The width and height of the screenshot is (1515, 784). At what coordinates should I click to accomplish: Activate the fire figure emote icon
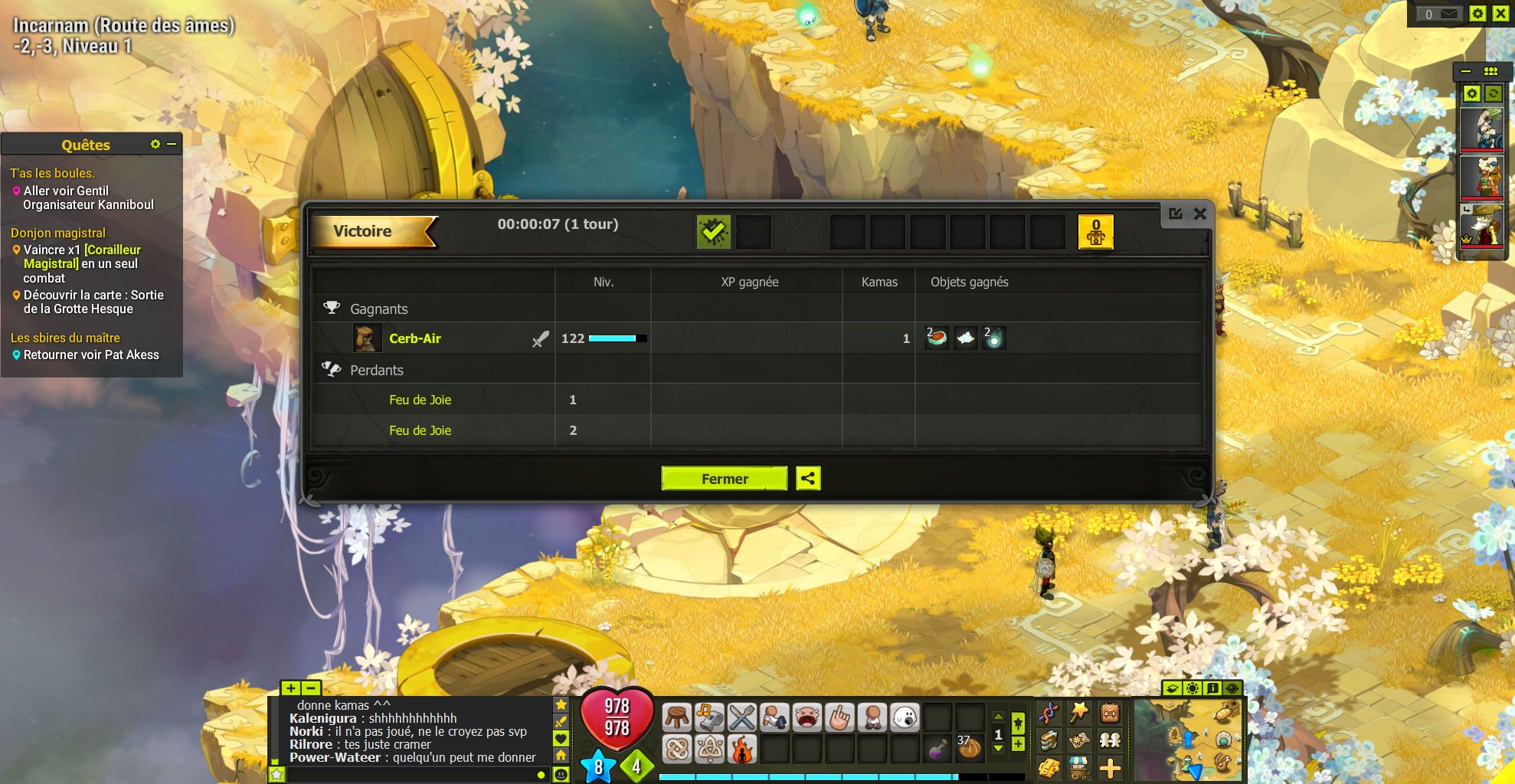pyautogui.click(x=741, y=749)
